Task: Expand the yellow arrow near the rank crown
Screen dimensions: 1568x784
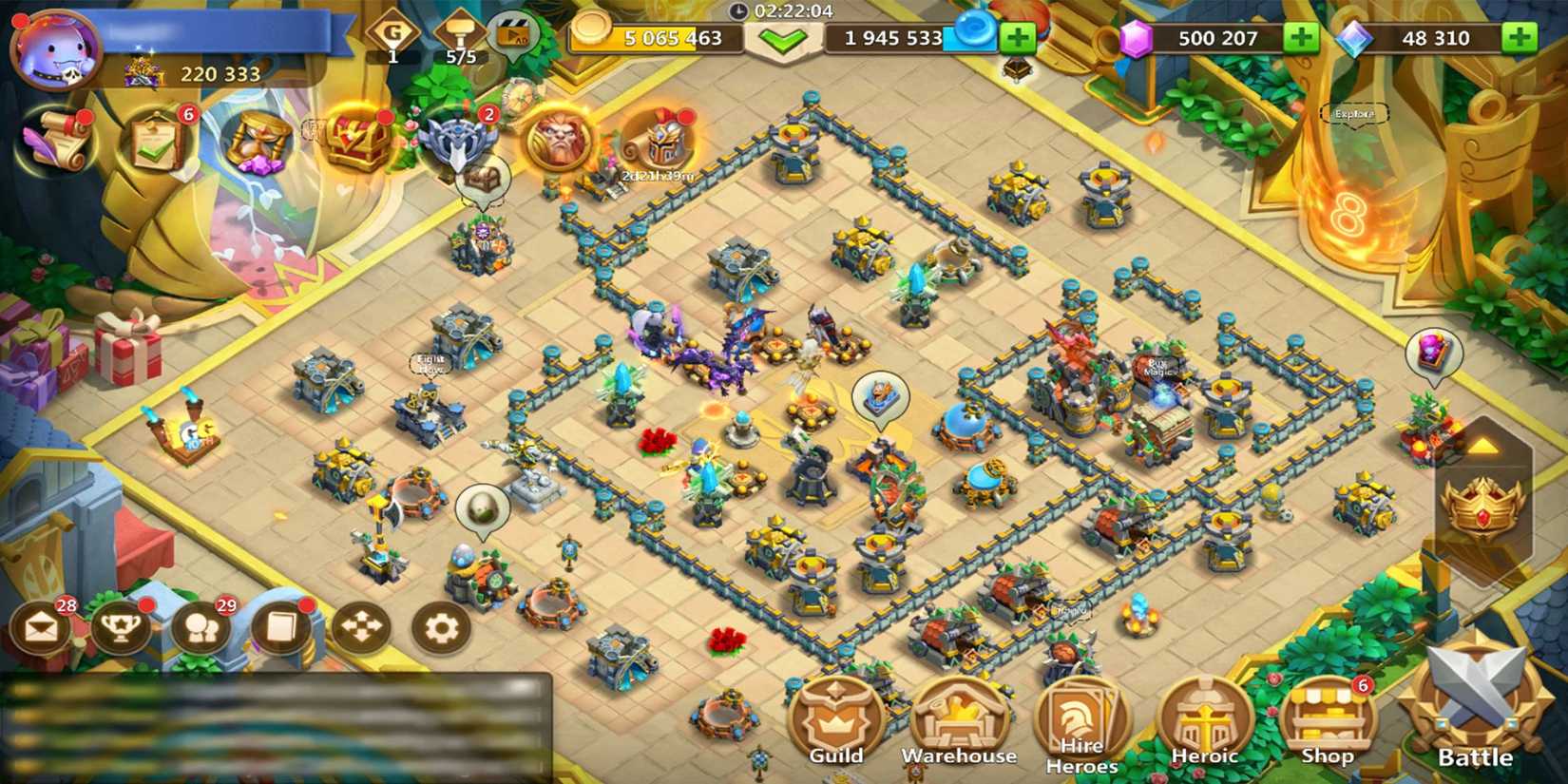Action: (1486, 443)
